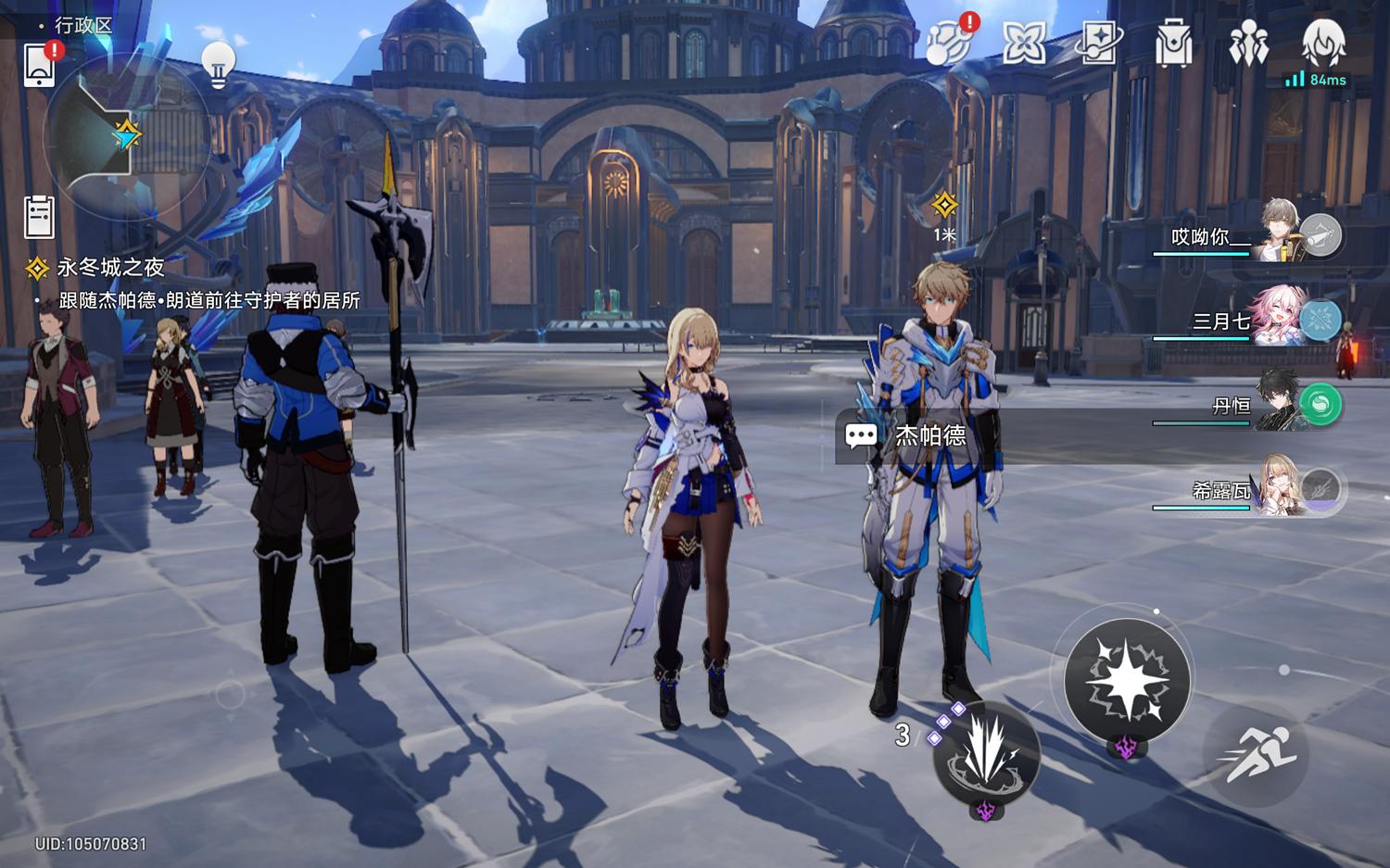
Task: Open the character head profile icon
Action: (1323, 43)
